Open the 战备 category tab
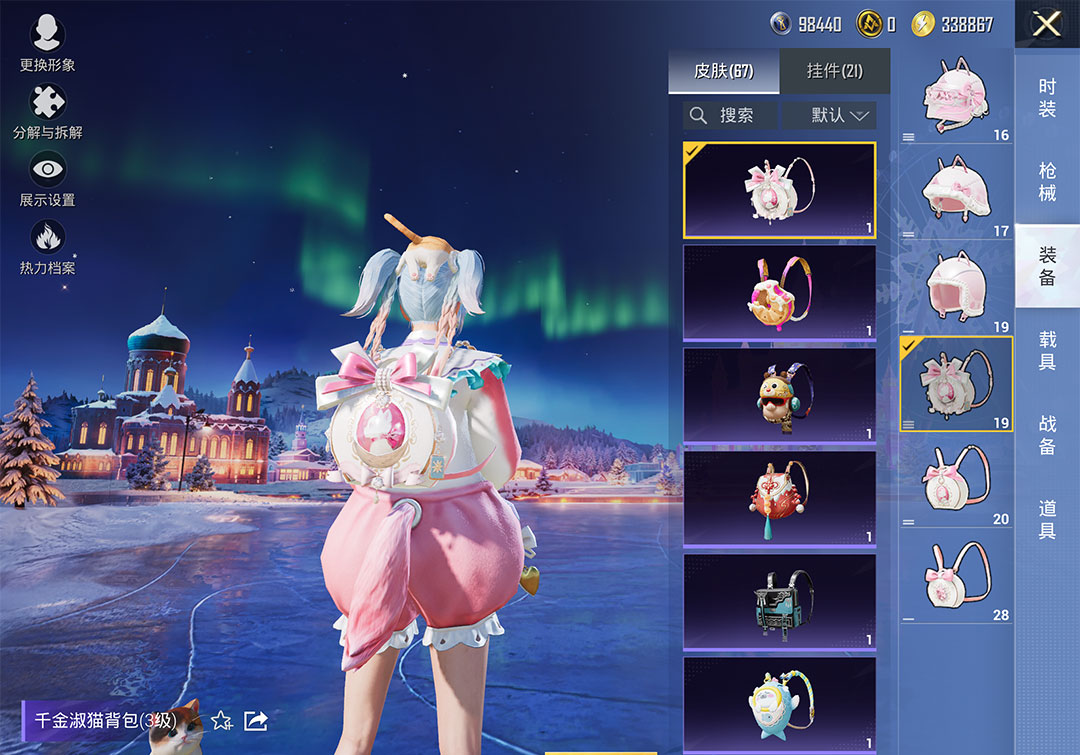The image size is (1080, 755). click(1047, 434)
